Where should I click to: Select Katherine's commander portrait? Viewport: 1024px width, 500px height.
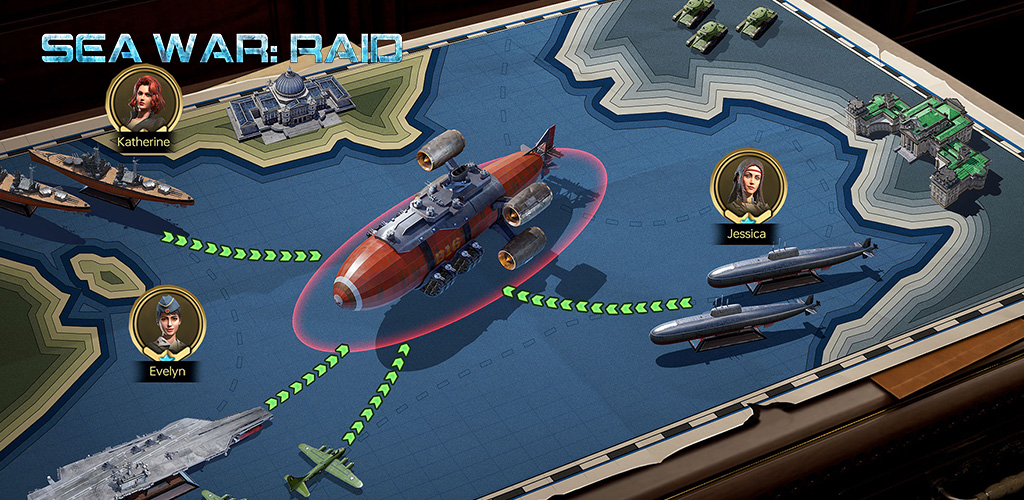pos(142,100)
